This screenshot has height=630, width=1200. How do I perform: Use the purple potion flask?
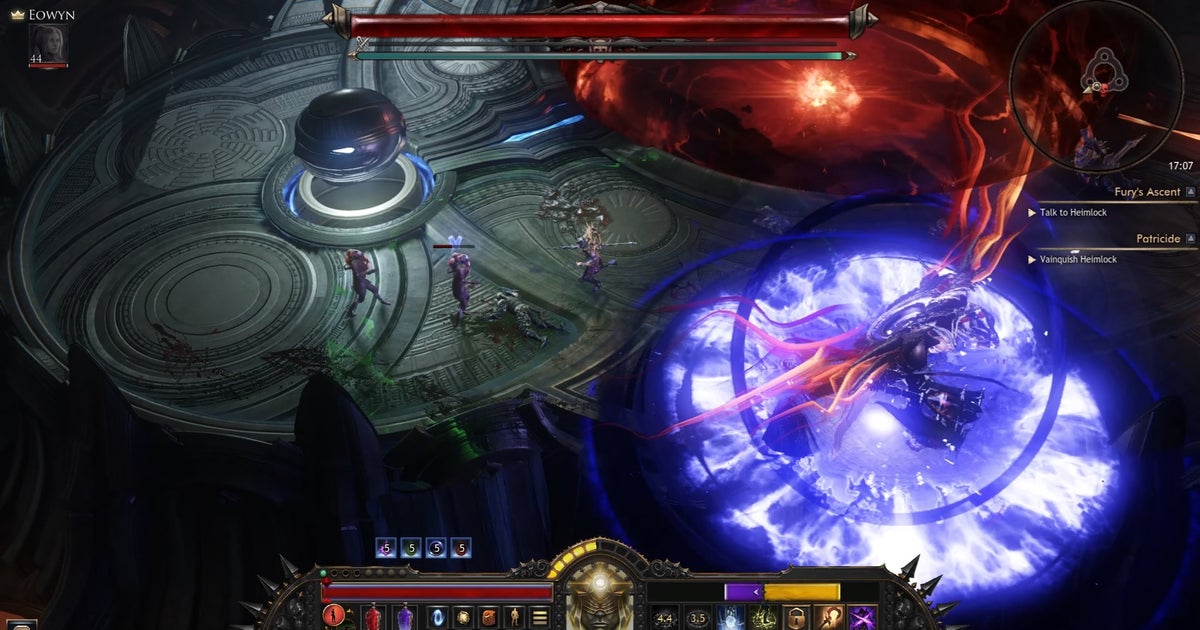[404, 617]
